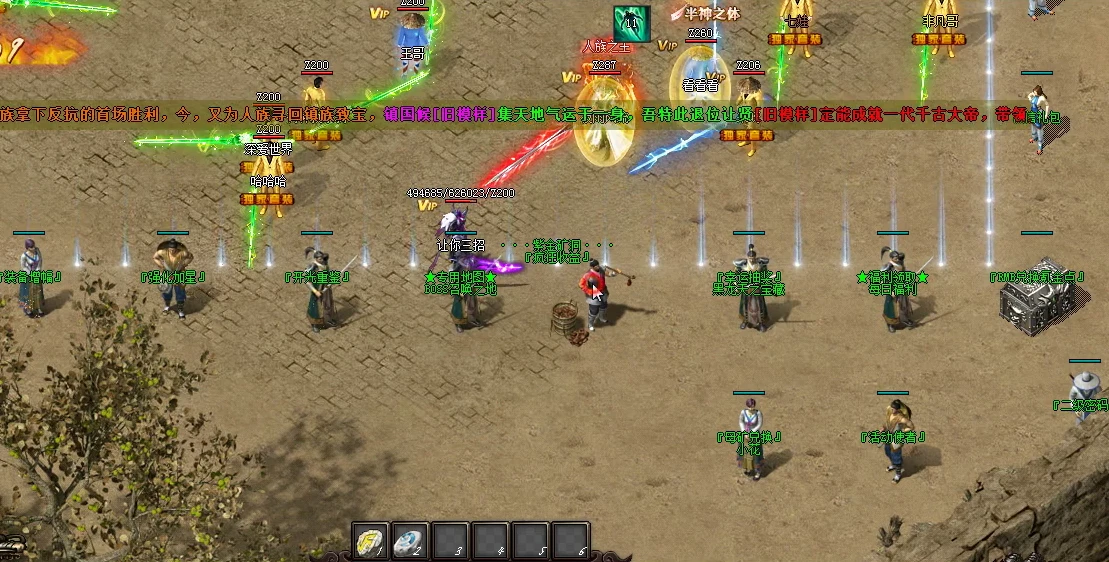Click the green figure buff icon showing 11
The image size is (1109, 562).
click(631, 23)
